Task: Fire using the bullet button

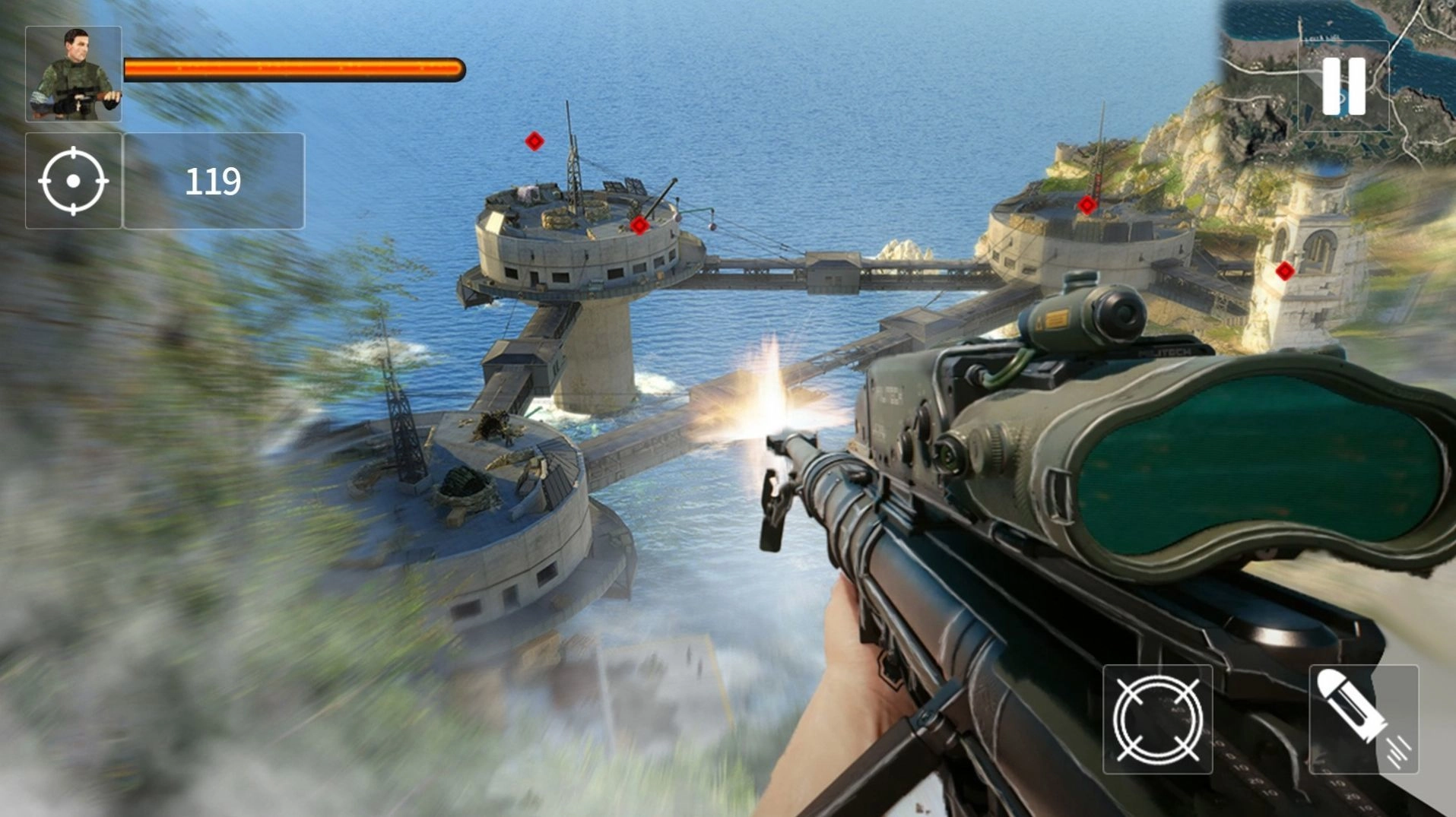Action: [x=1363, y=719]
